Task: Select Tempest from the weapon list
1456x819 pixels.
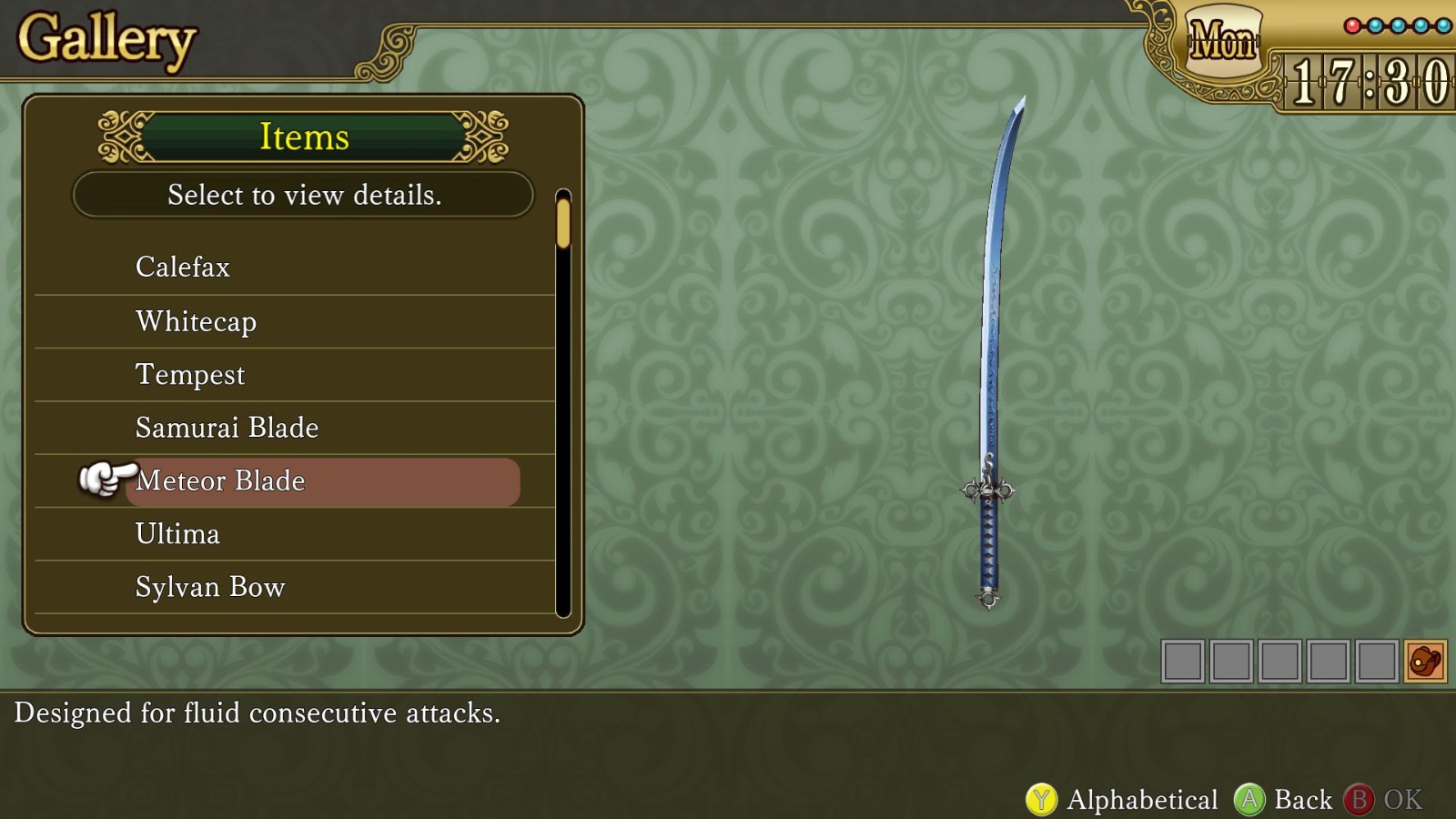Action: (x=189, y=374)
